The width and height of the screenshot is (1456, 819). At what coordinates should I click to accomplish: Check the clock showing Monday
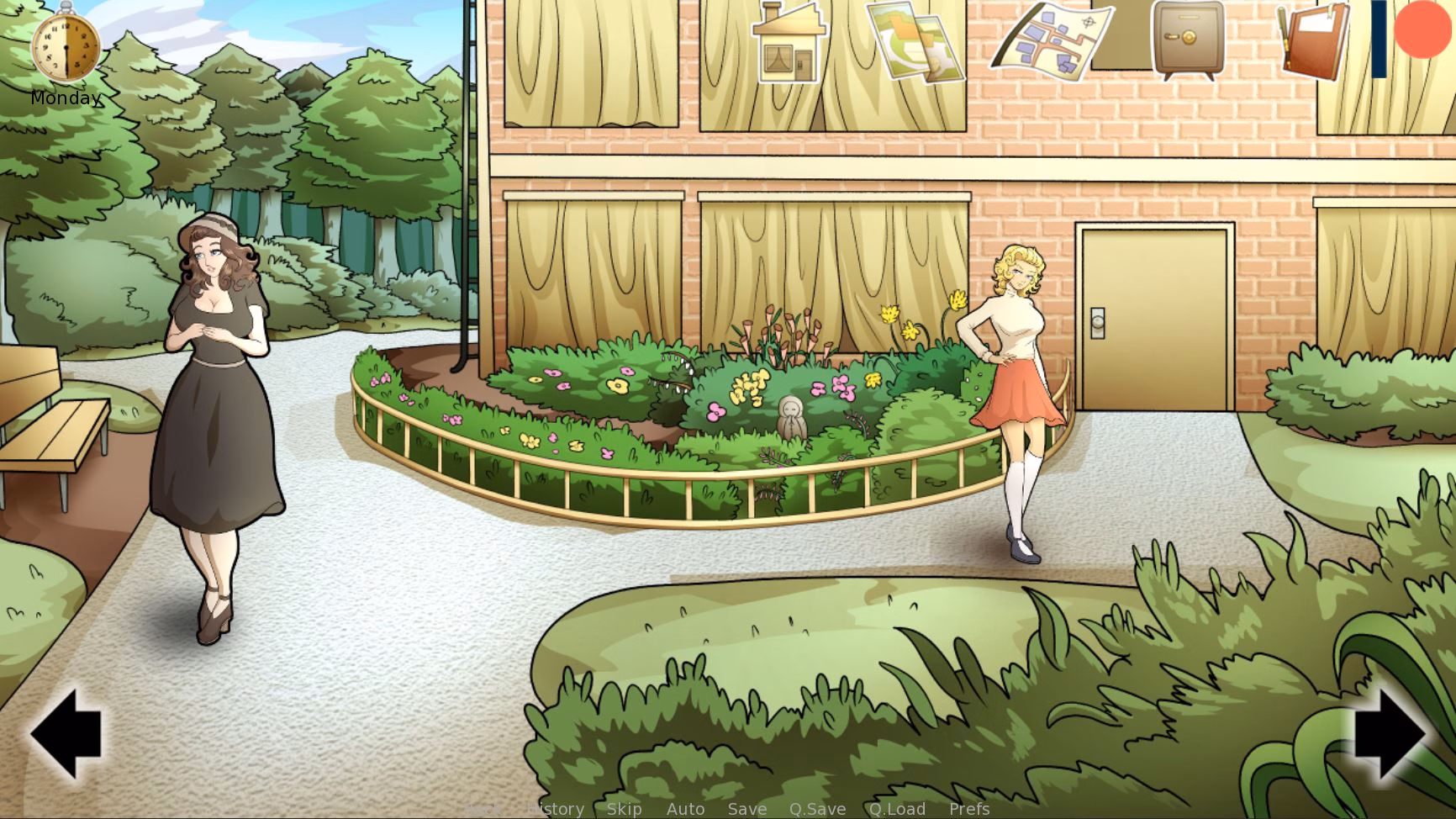66,46
